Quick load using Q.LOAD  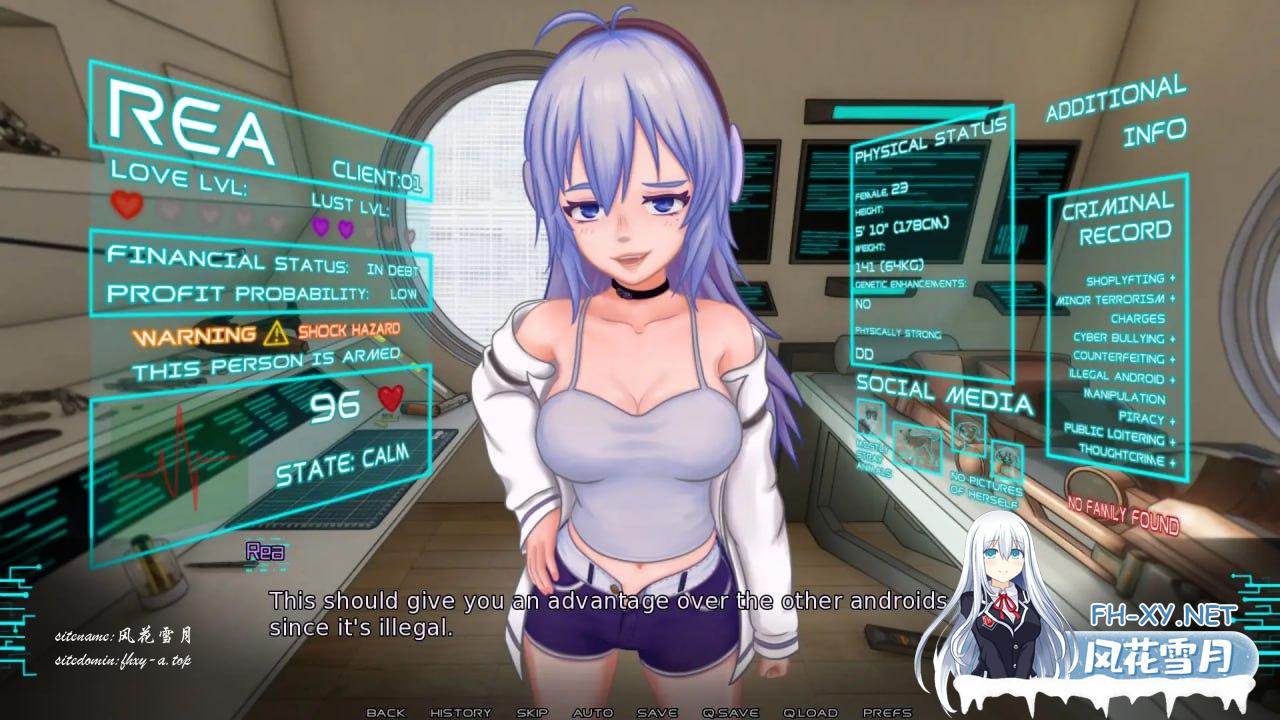pyautogui.click(x=810, y=712)
